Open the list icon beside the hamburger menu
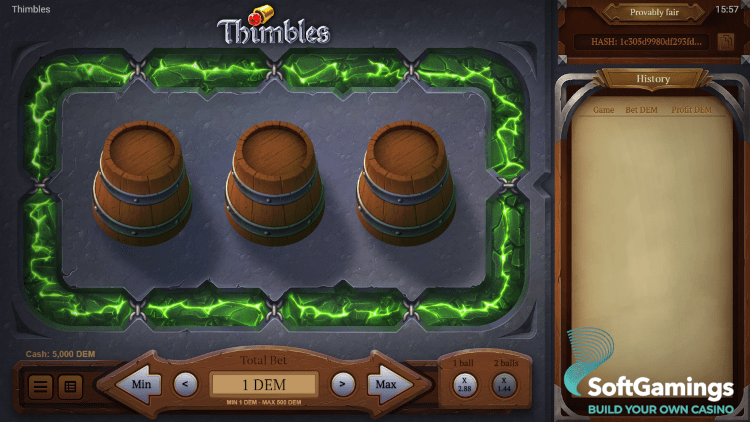750x422 pixels. point(69,385)
